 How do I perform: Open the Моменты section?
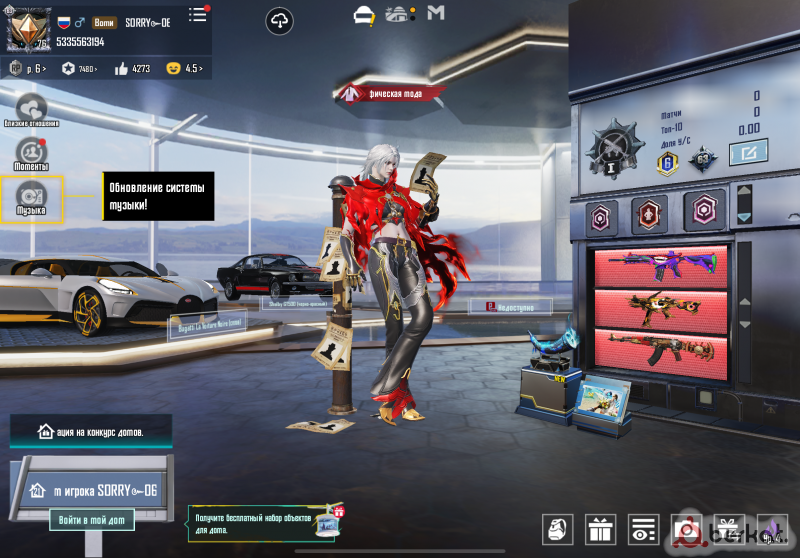click(32, 153)
